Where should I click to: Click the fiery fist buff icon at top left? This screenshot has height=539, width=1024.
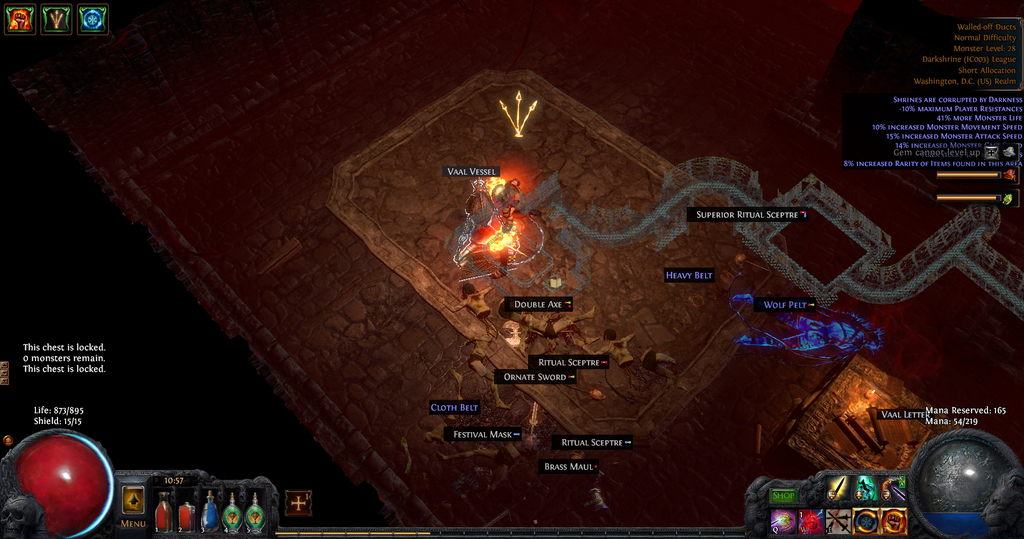coord(19,19)
